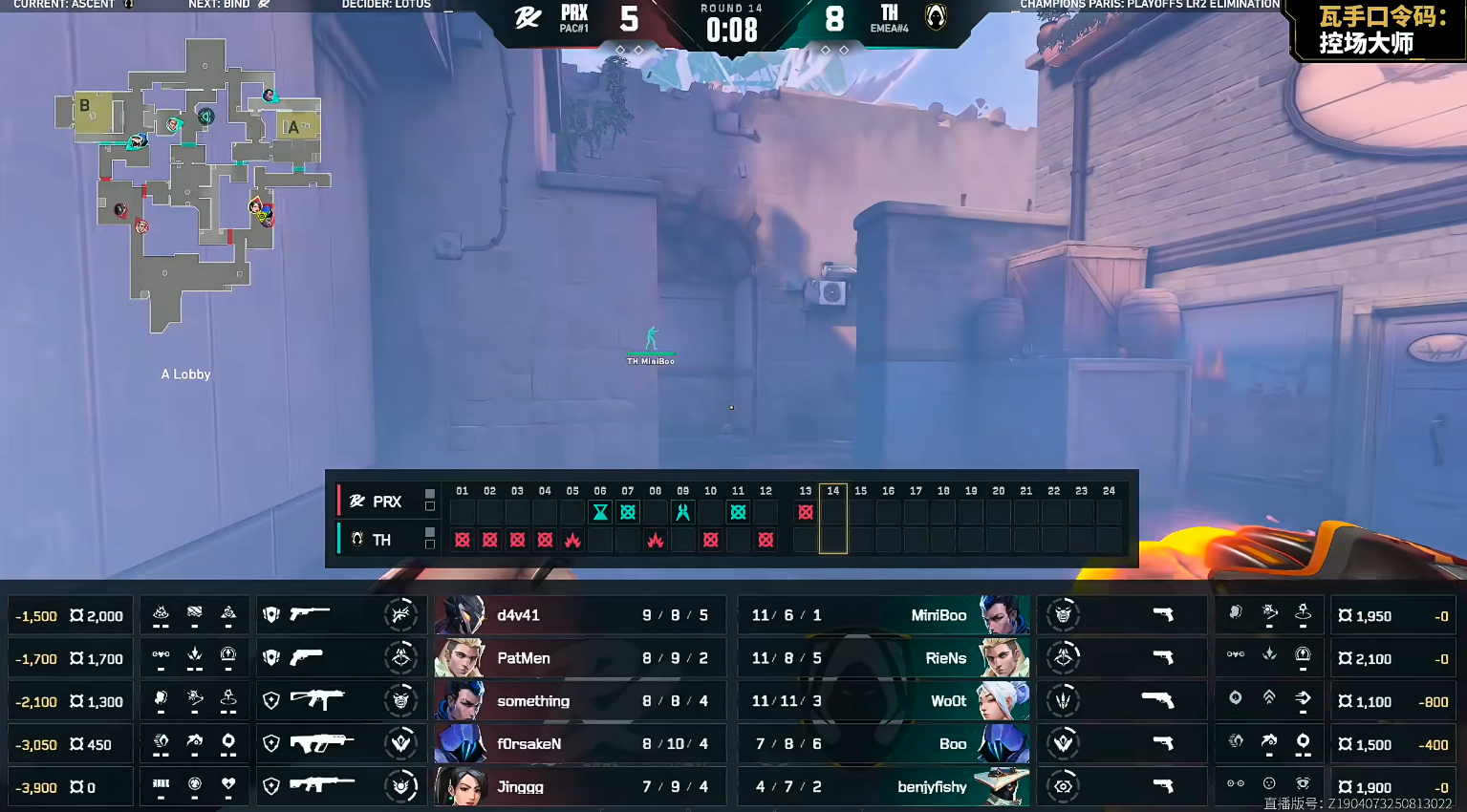This screenshot has width=1467, height=812.
Task: Select d4v41's scoreboard row
Action: 580,615
